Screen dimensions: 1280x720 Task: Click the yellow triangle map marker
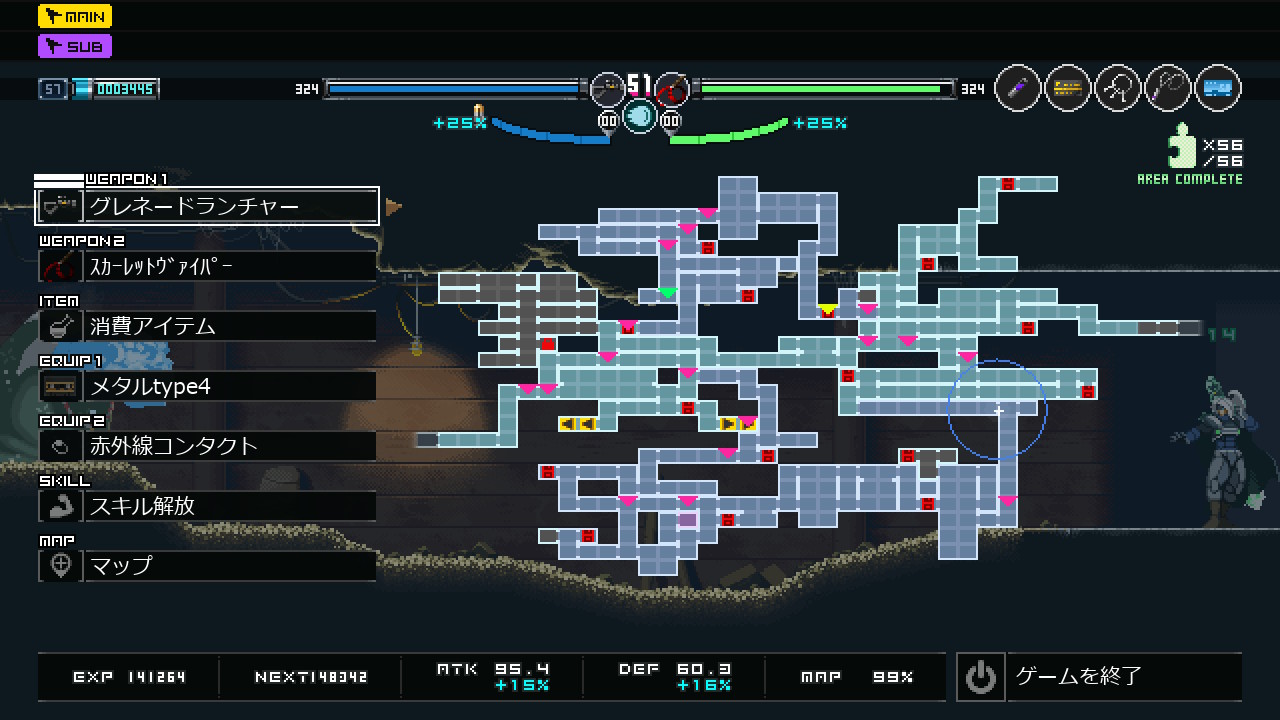pos(827,309)
